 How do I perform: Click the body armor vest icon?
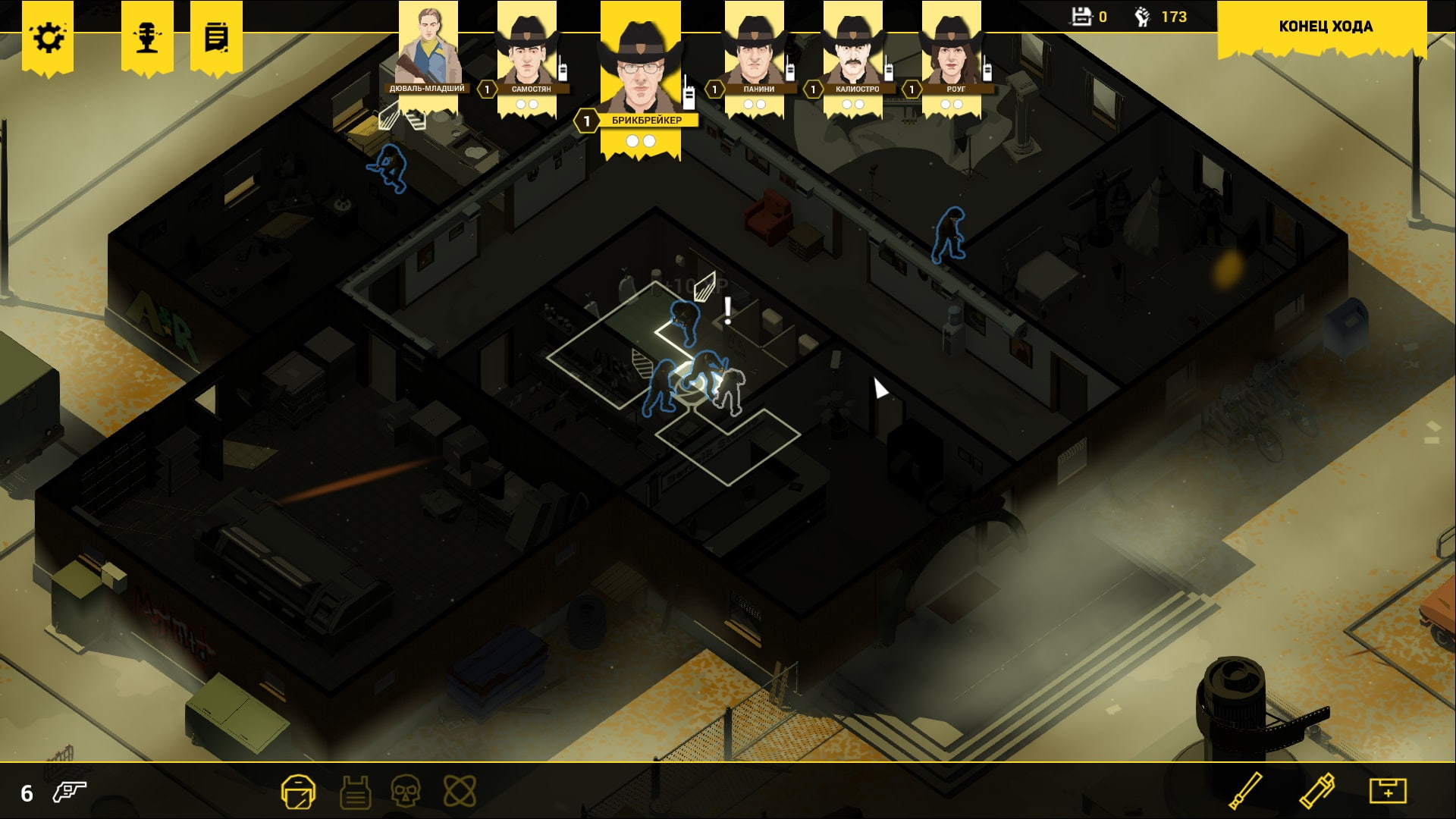(x=355, y=793)
